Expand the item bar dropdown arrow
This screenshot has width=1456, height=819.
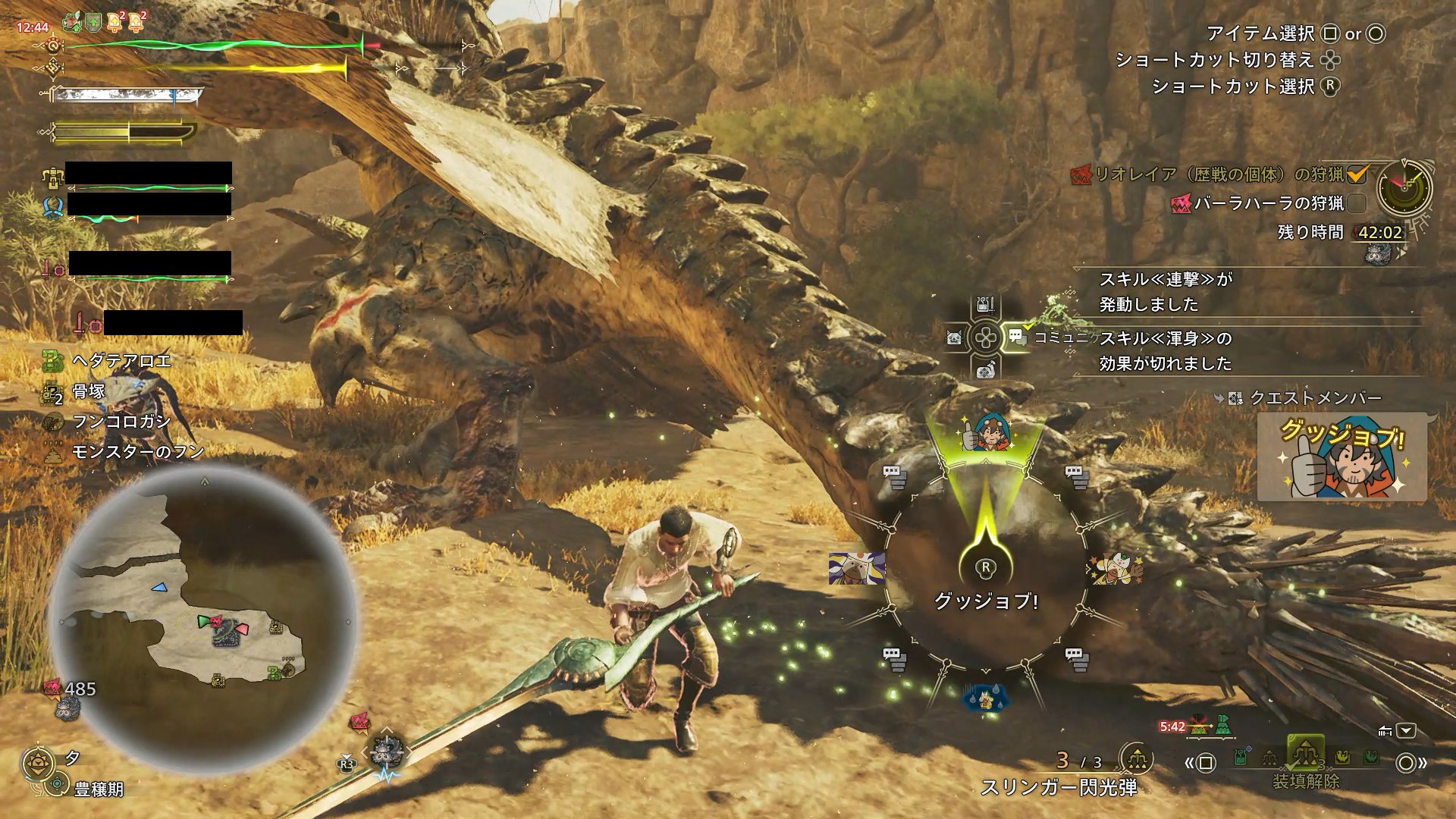click(1406, 731)
